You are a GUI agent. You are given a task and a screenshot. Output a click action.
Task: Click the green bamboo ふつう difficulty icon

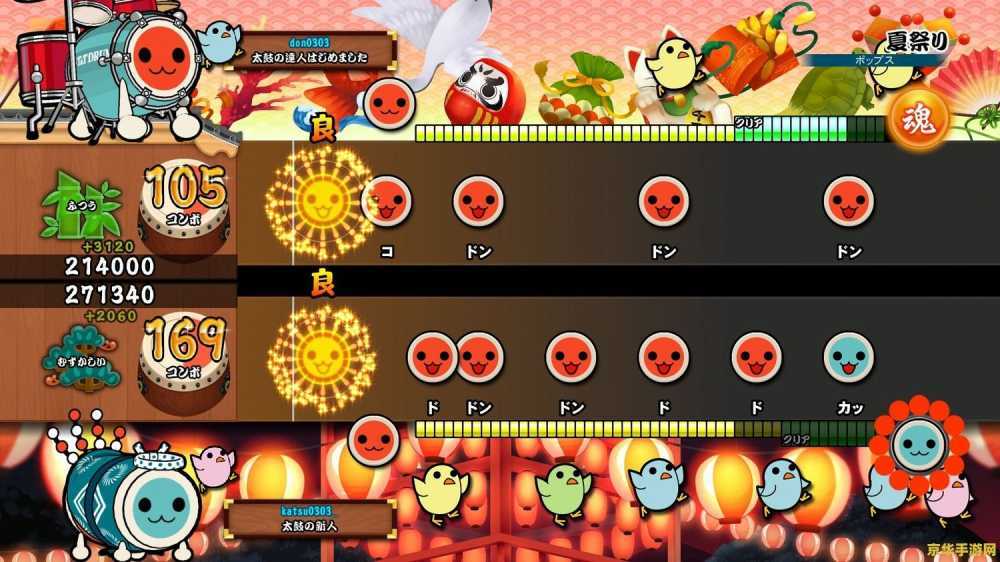tap(80, 209)
